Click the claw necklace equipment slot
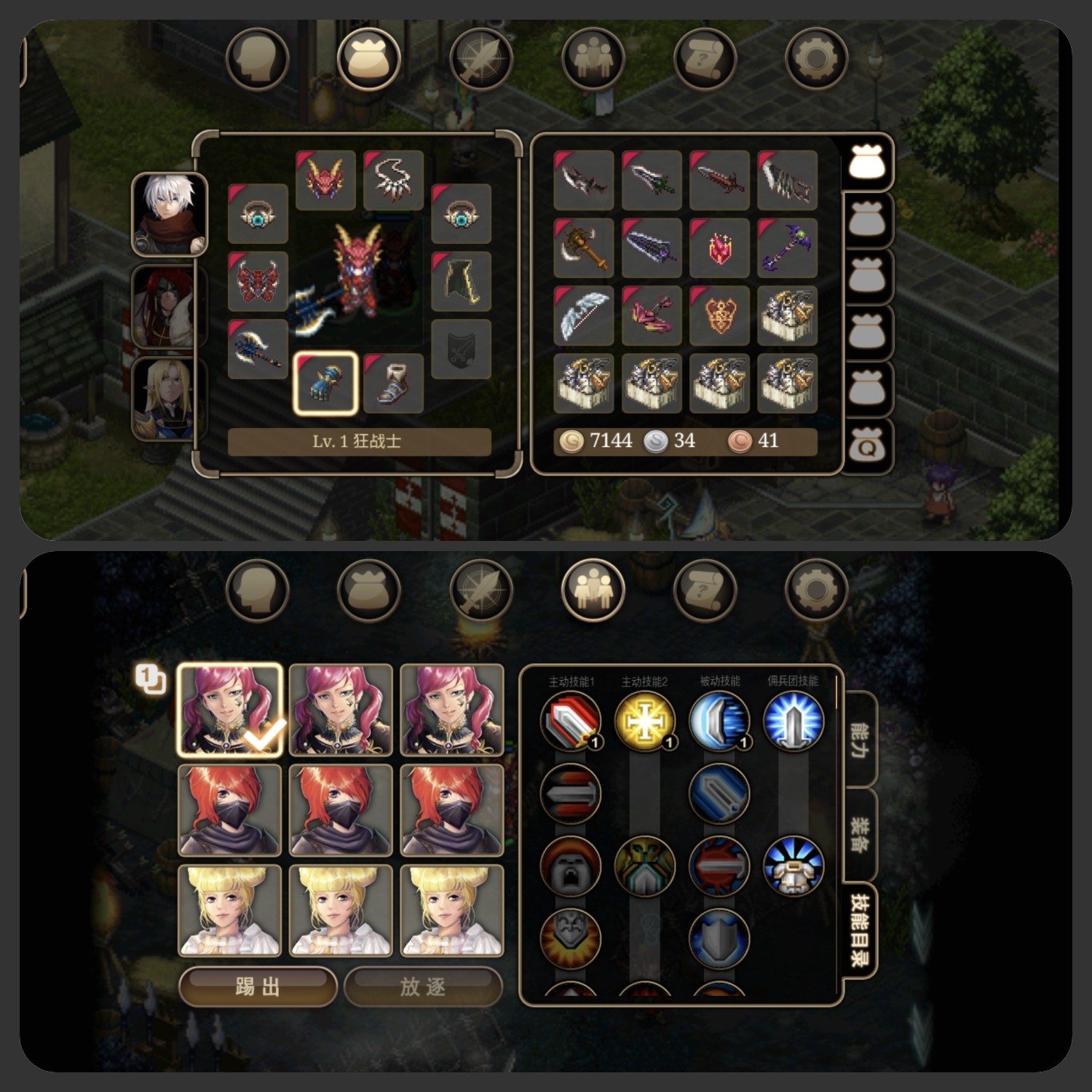 tap(393, 180)
